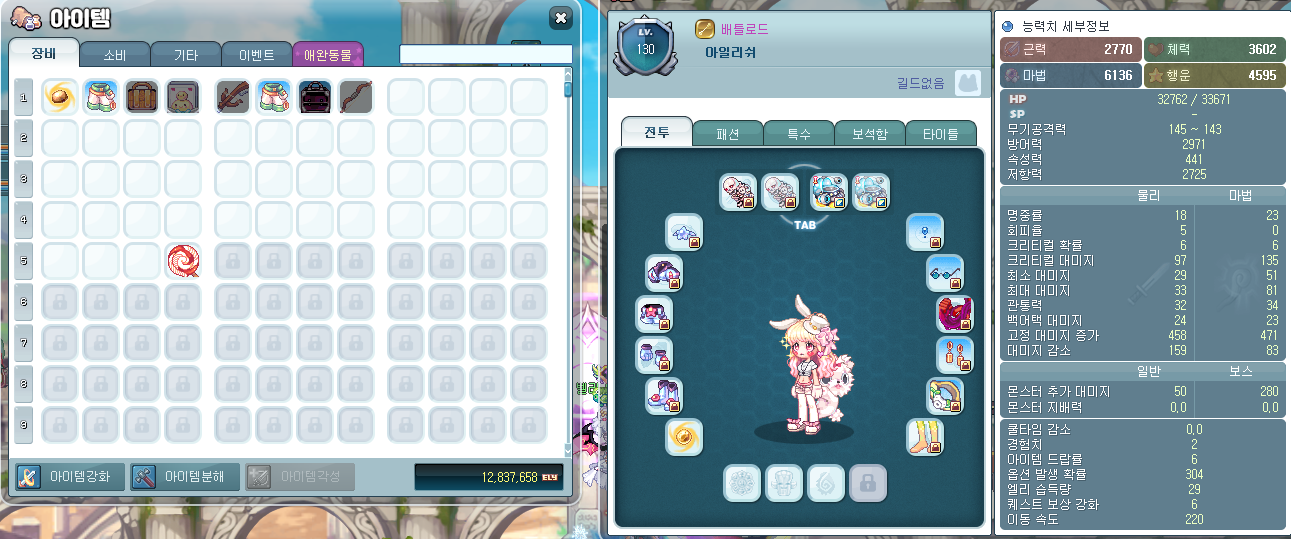Open the 특수 character tab
Viewport: 1291px width, 539px height.
(799, 133)
